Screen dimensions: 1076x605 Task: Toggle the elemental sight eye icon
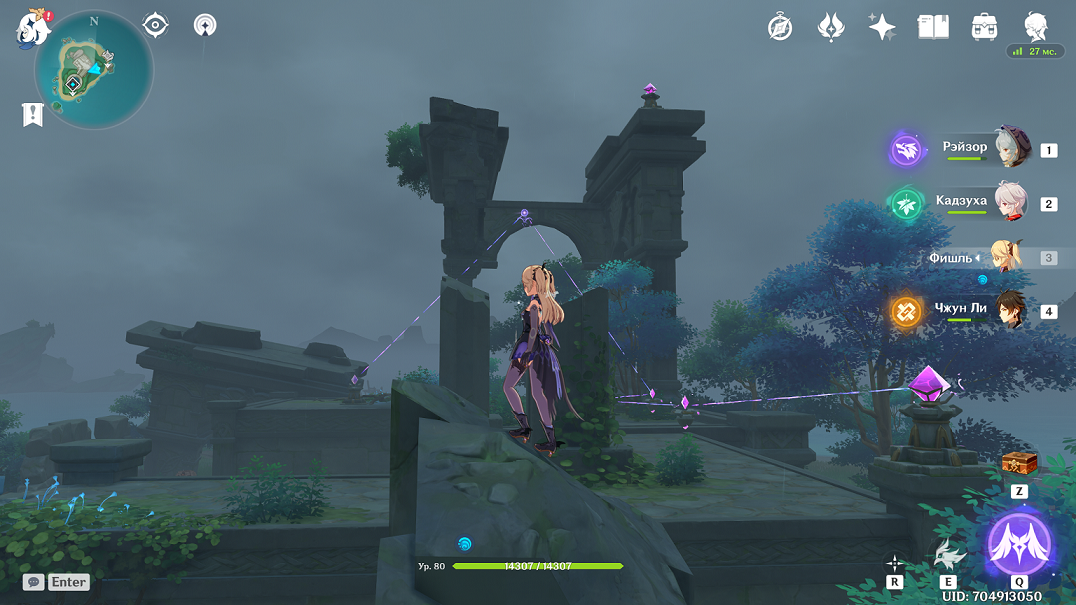(x=155, y=25)
